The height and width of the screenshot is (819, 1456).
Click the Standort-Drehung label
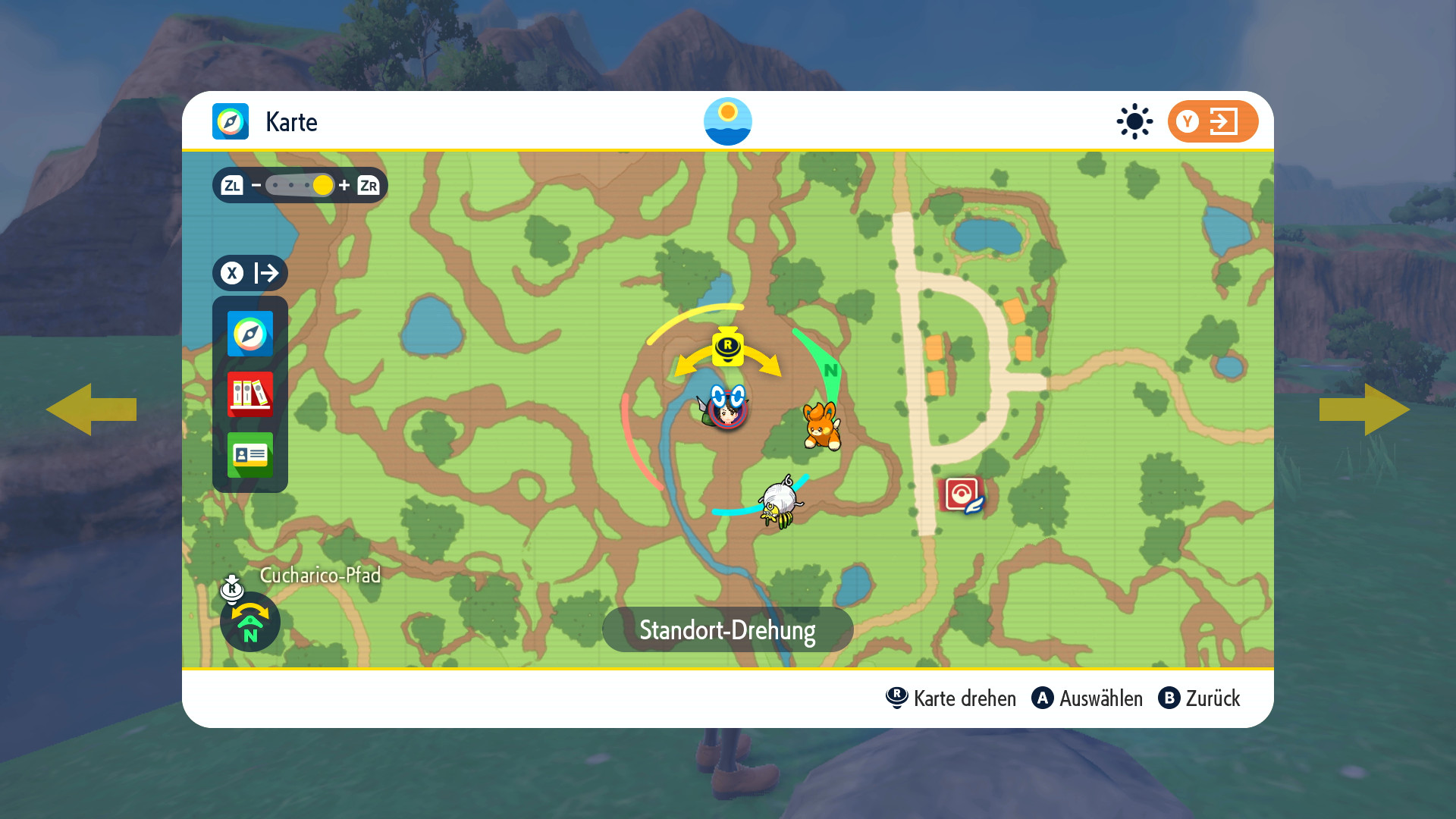coord(727,630)
